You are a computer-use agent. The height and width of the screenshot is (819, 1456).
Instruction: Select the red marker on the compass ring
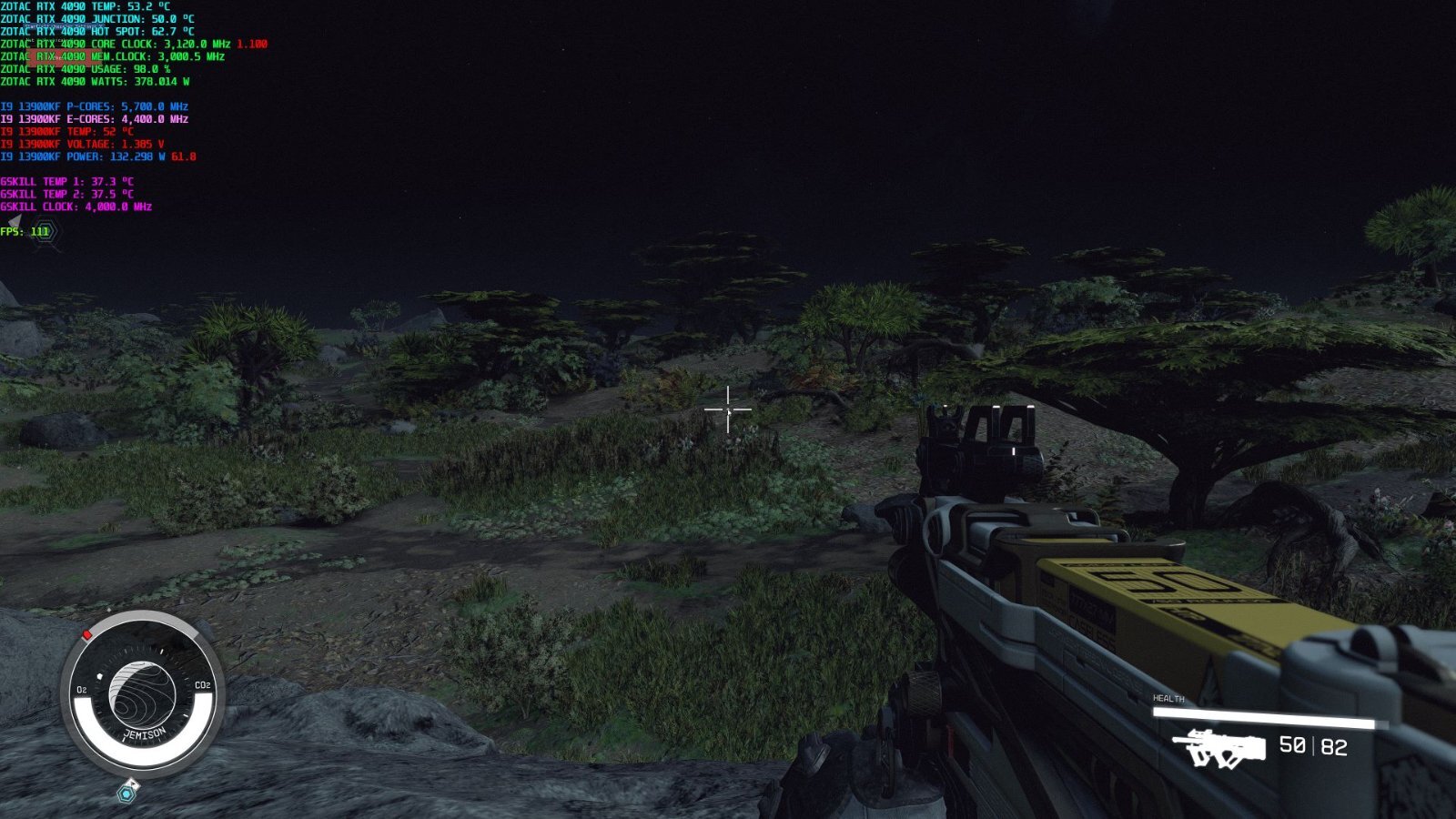[87, 634]
